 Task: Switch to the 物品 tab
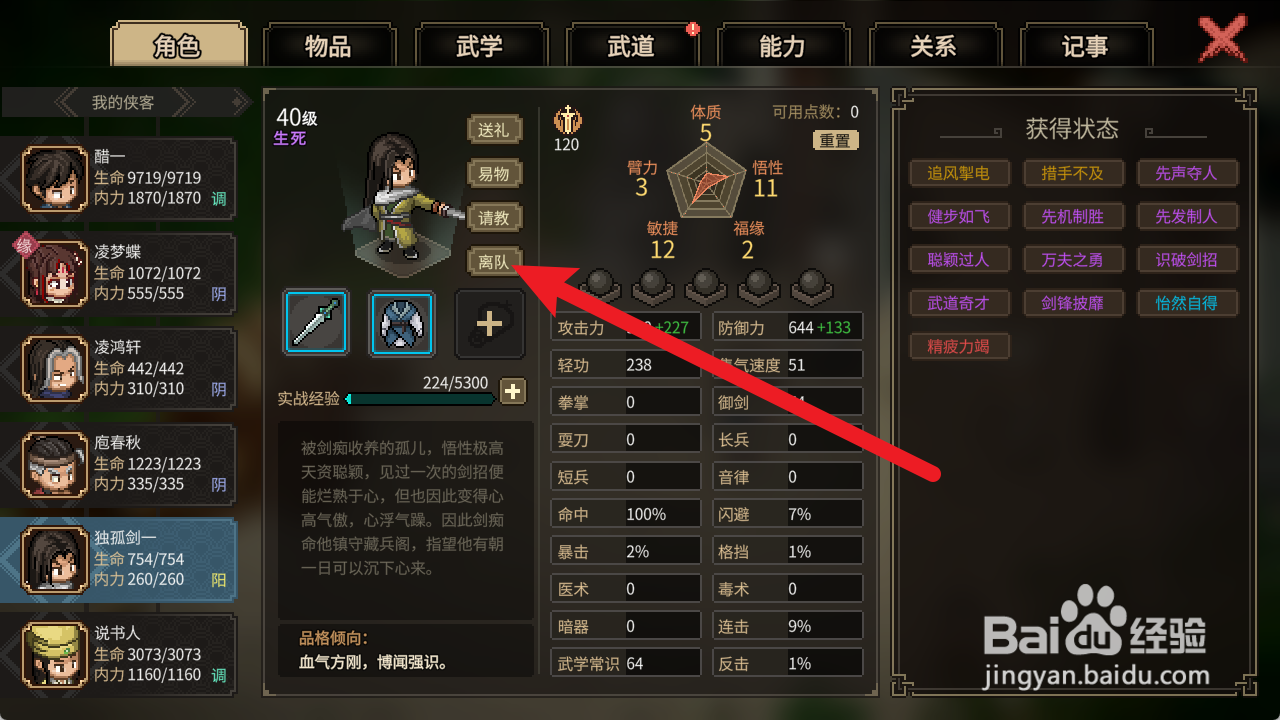[x=330, y=45]
